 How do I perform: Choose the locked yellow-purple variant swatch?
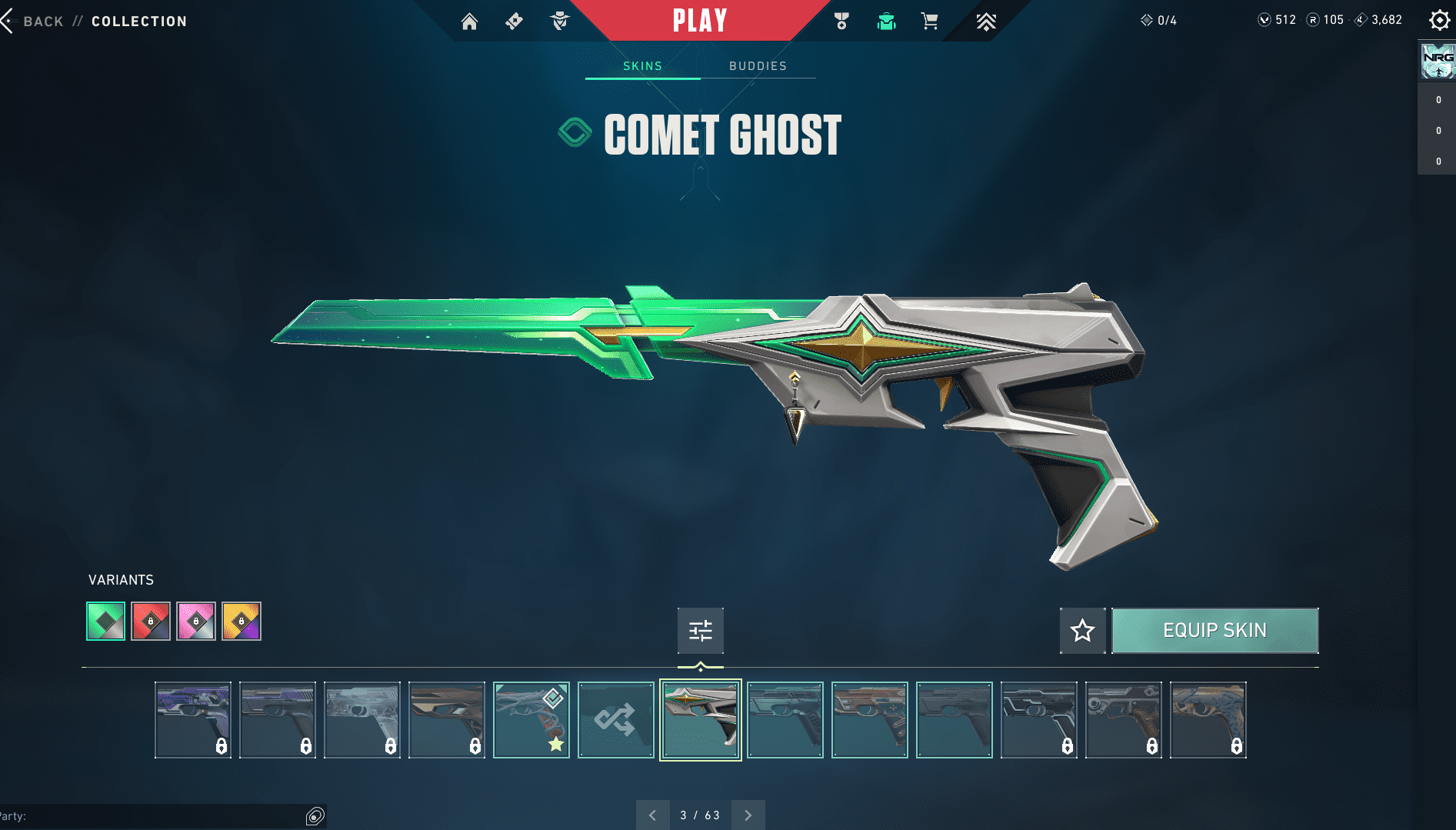242,621
